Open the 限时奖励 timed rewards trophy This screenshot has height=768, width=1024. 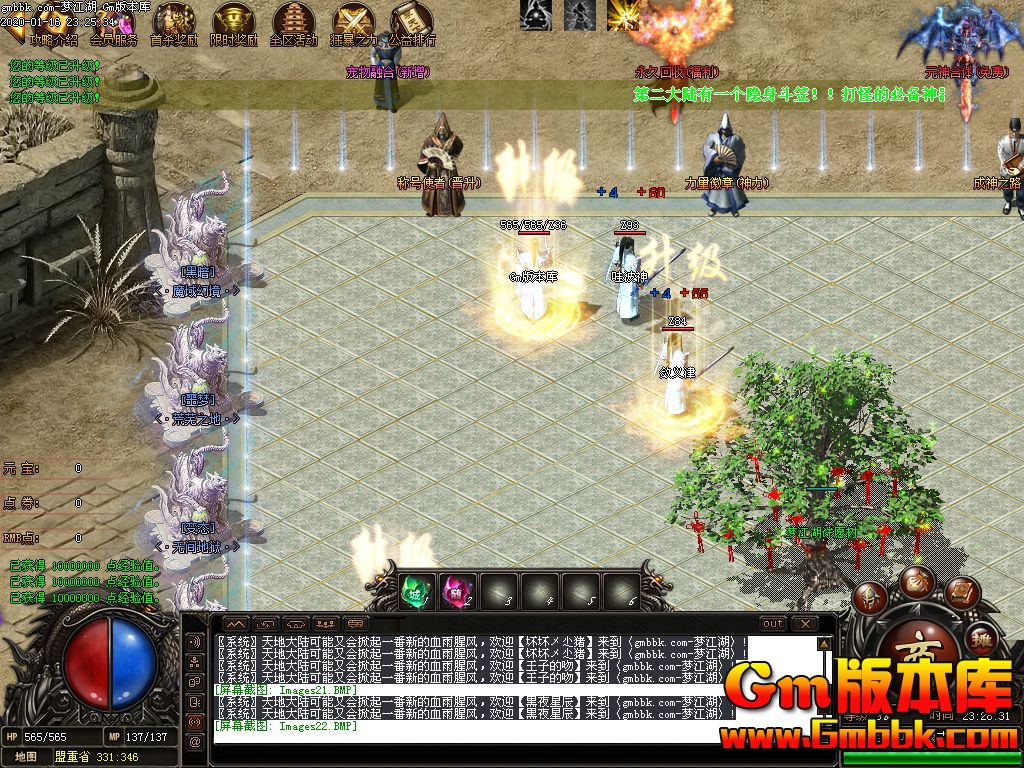[x=234, y=22]
